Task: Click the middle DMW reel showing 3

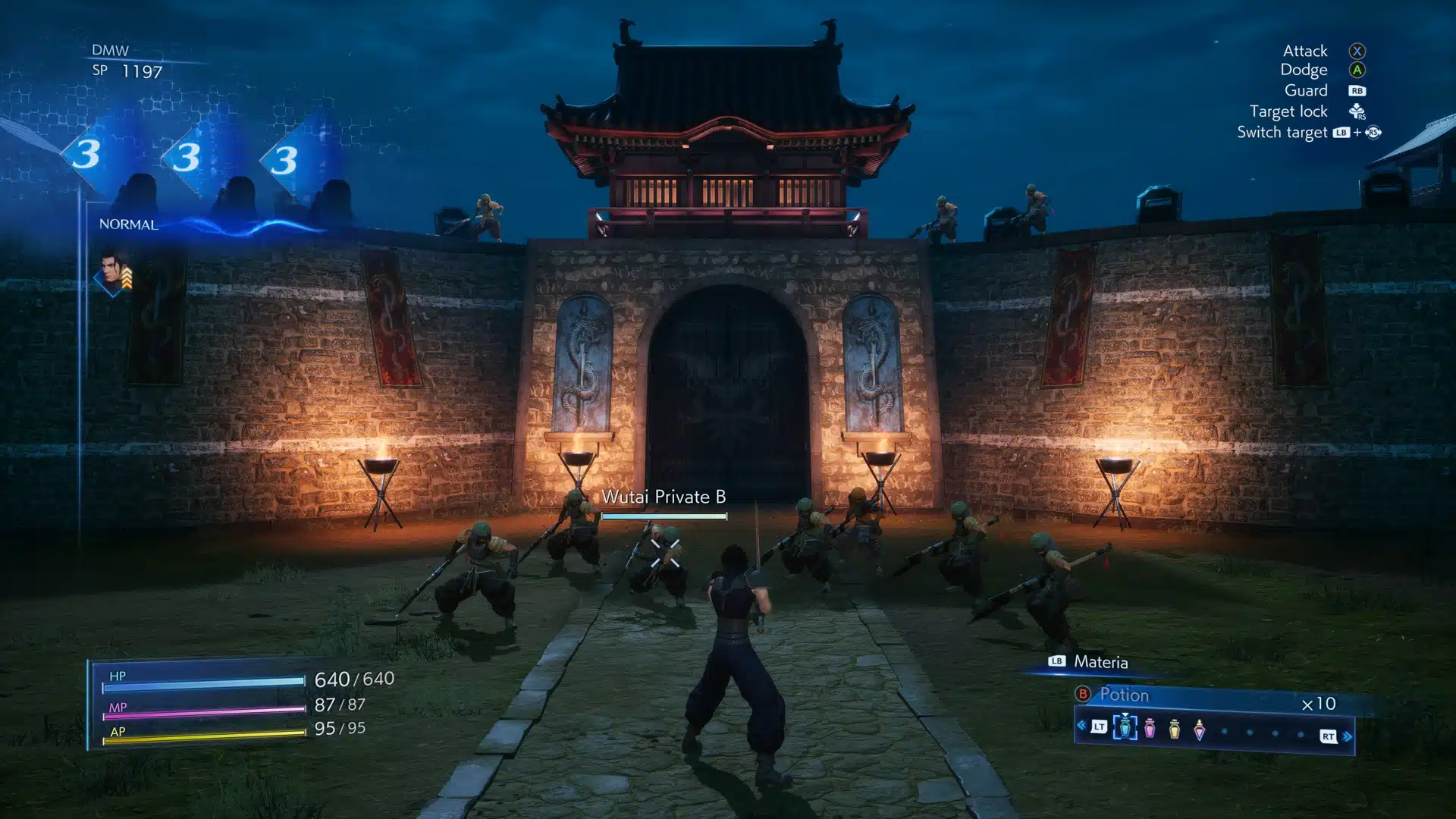Action: point(187,157)
